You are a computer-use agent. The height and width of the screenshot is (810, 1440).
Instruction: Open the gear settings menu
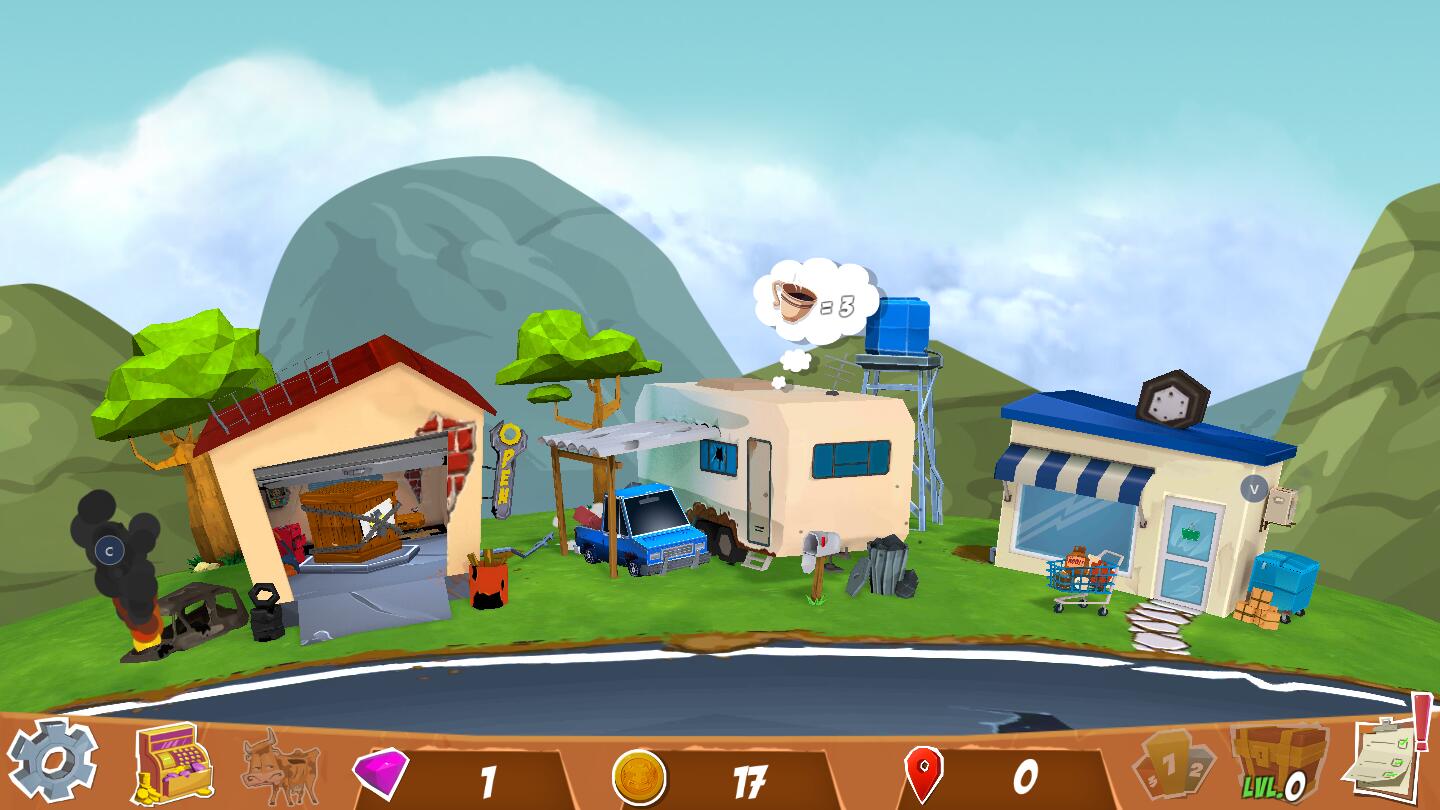52,760
